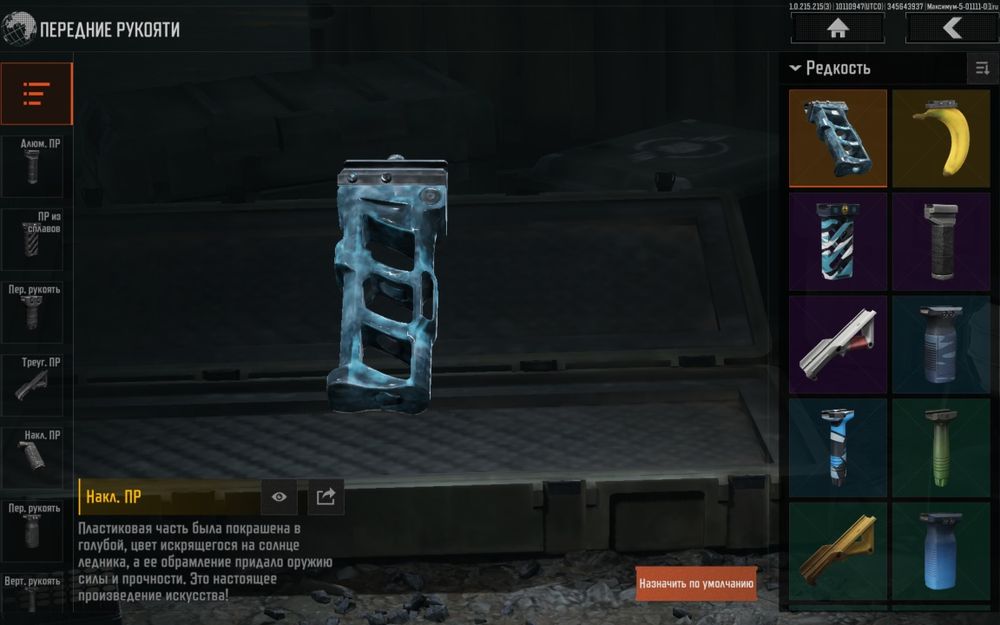Switch to the Треуг. ПР category

tap(36, 384)
